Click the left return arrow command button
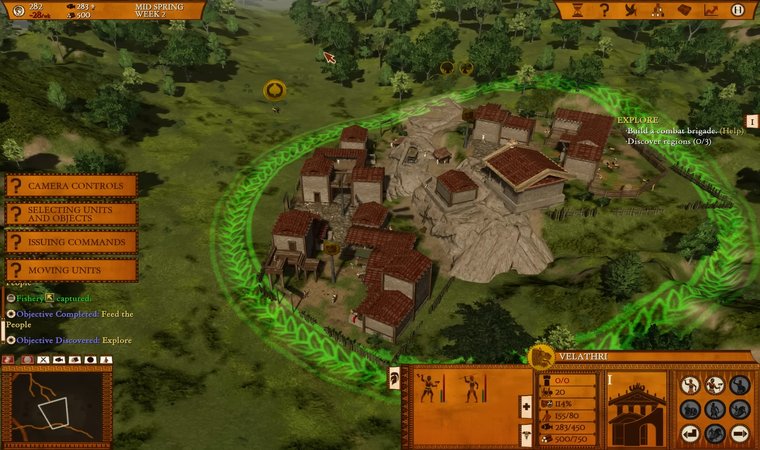 pyautogui.click(x=689, y=434)
